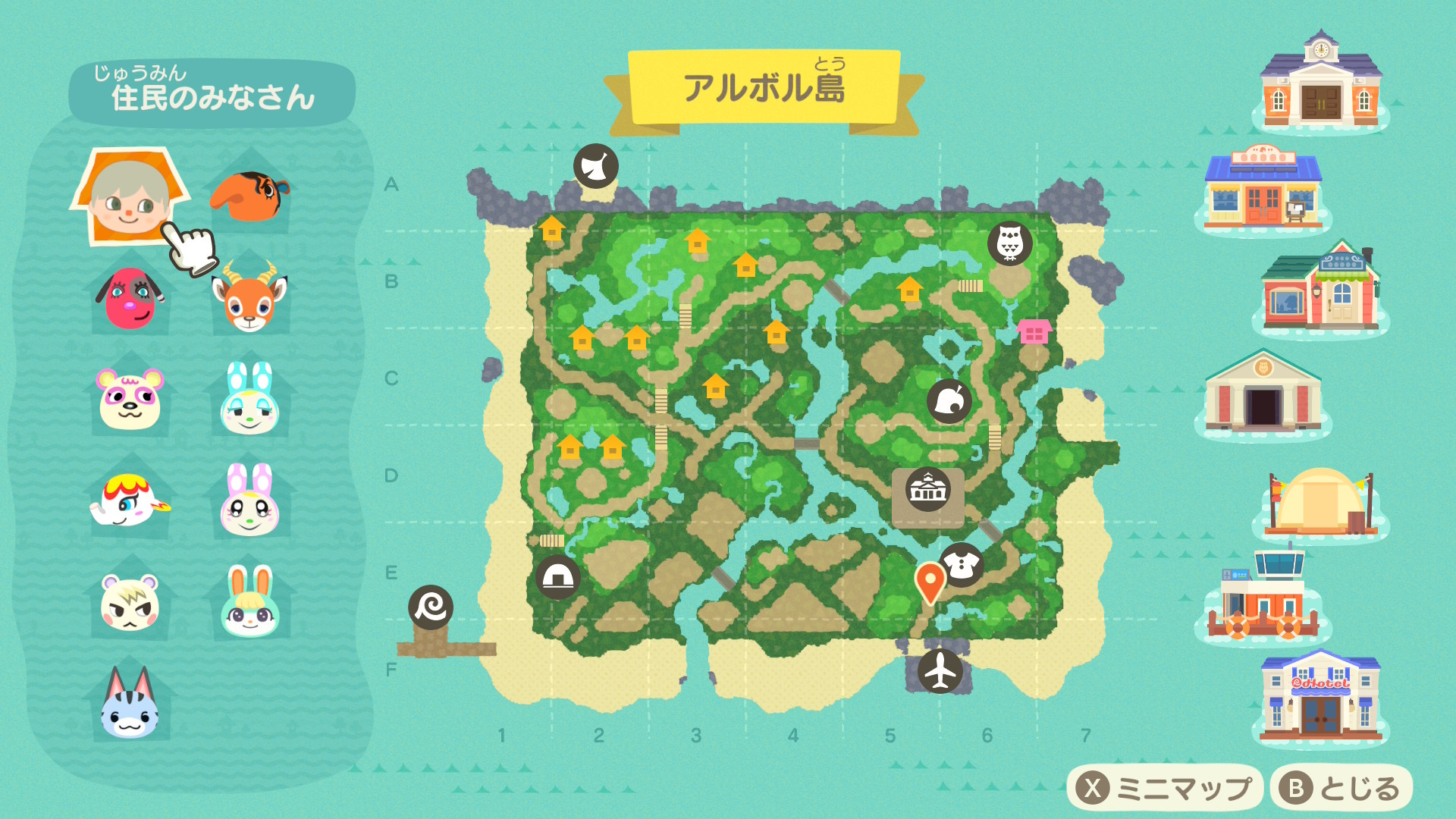Choose the pink-eared white rabbit resident

[249, 500]
